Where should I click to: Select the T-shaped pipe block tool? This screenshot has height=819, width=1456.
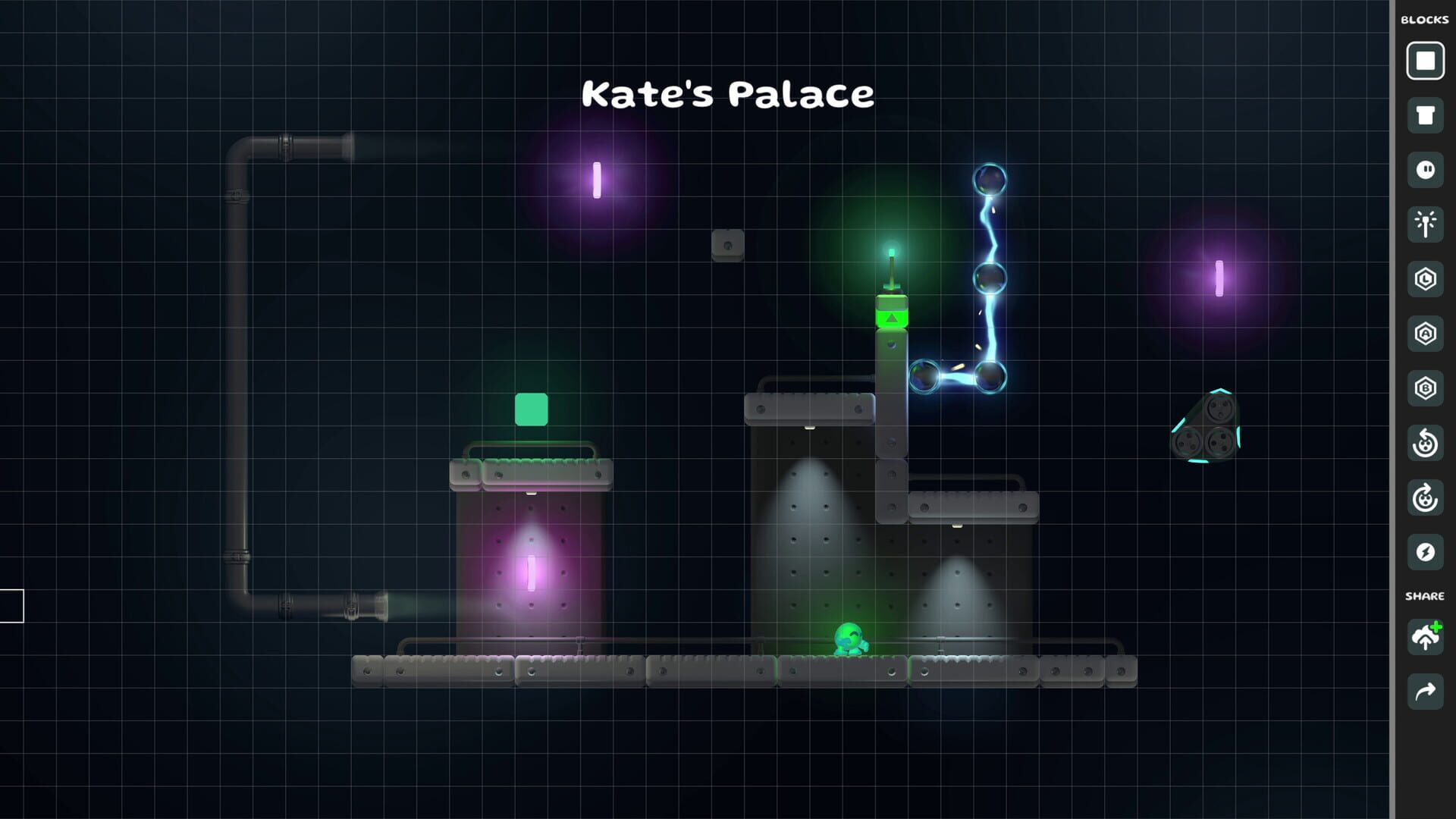pyautogui.click(x=1426, y=114)
